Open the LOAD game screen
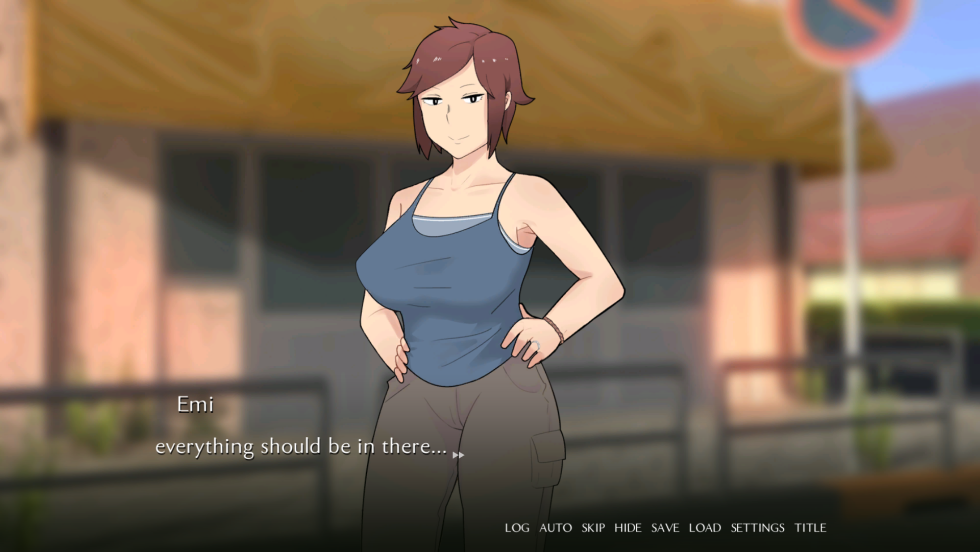 [704, 528]
